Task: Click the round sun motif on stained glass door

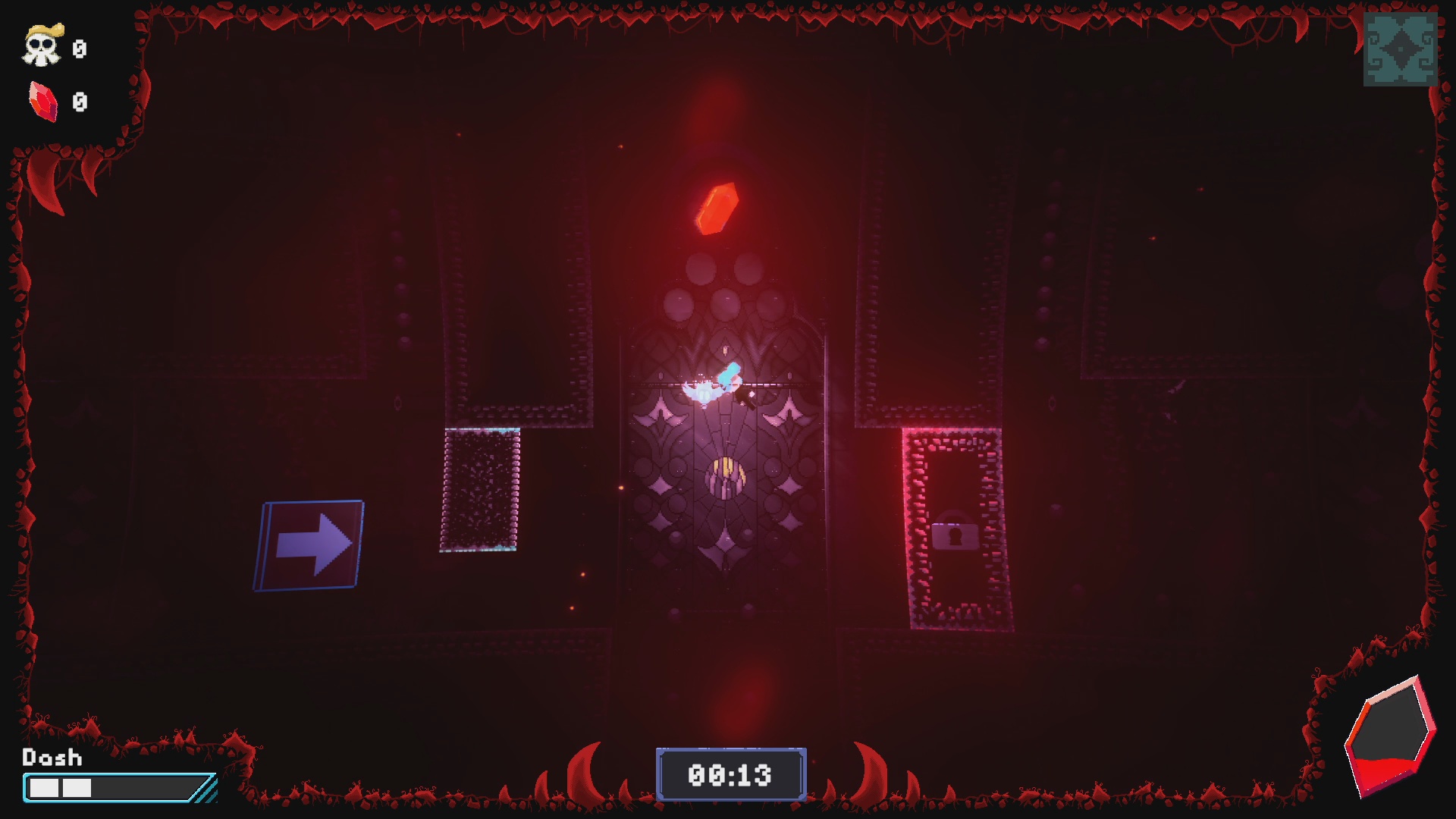Action: [x=726, y=476]
